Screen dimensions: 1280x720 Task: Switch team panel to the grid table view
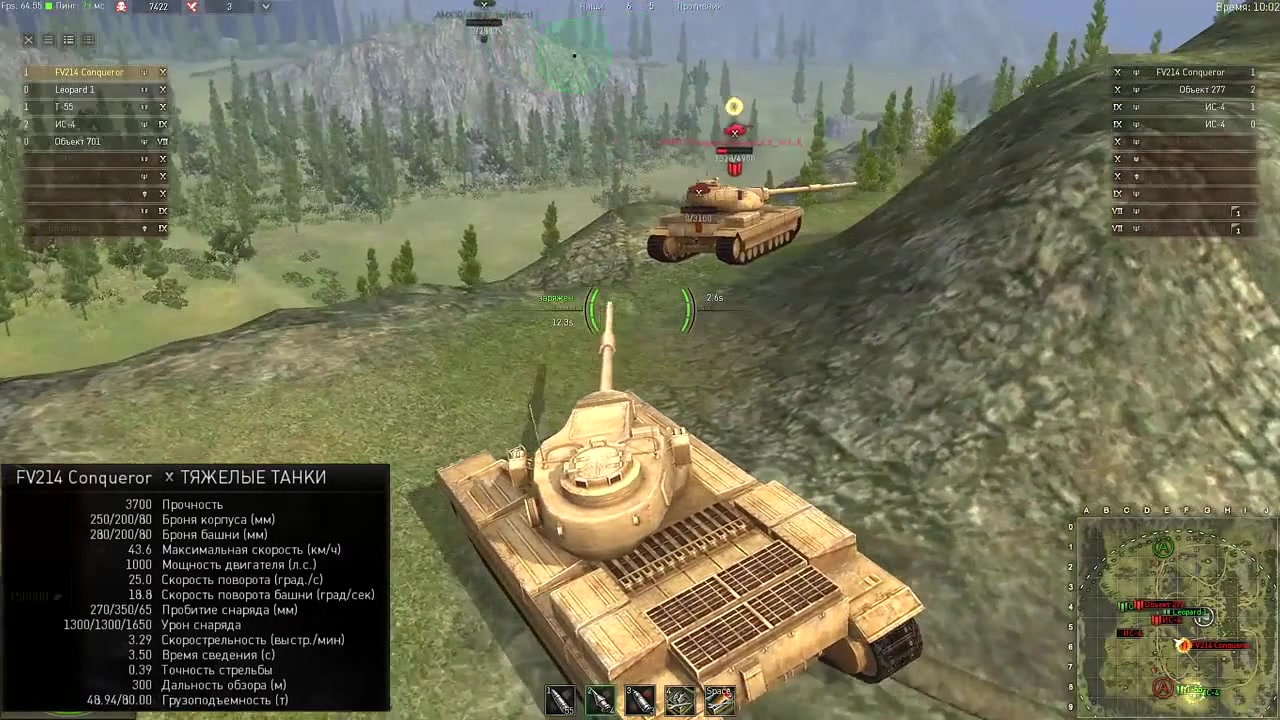click(x=88, y=40)
